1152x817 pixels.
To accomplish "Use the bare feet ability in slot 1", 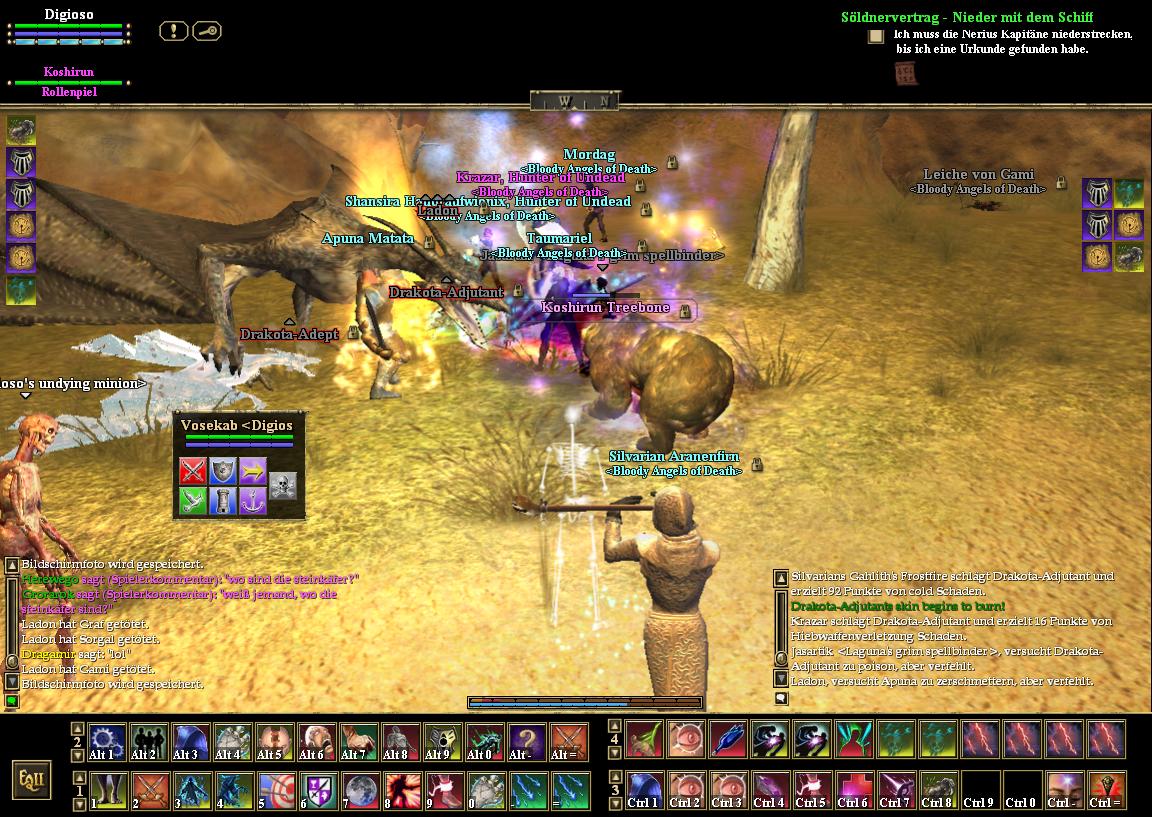I will pyautogui.click(x=107, y=790).
